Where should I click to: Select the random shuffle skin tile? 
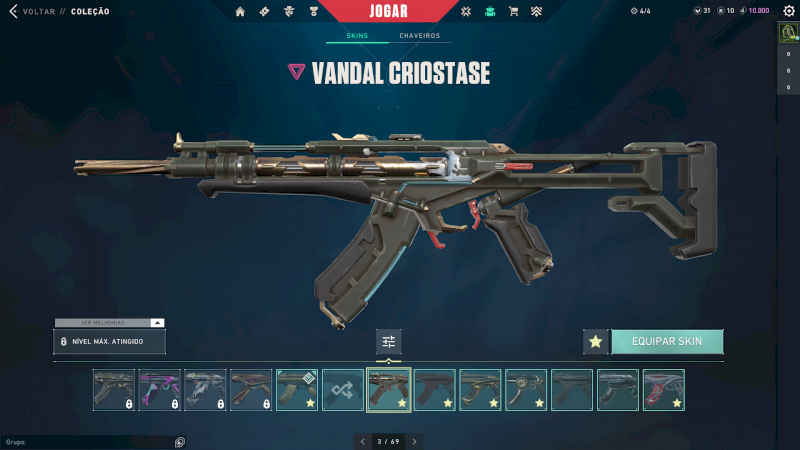(x=343, y=390)
